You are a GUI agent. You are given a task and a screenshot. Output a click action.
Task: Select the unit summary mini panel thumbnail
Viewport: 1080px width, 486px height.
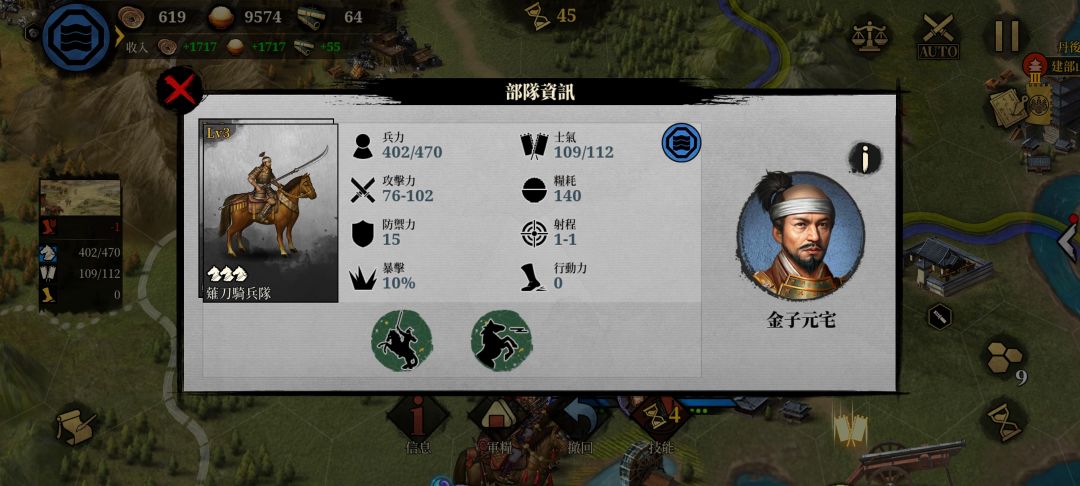coord(80,196)
